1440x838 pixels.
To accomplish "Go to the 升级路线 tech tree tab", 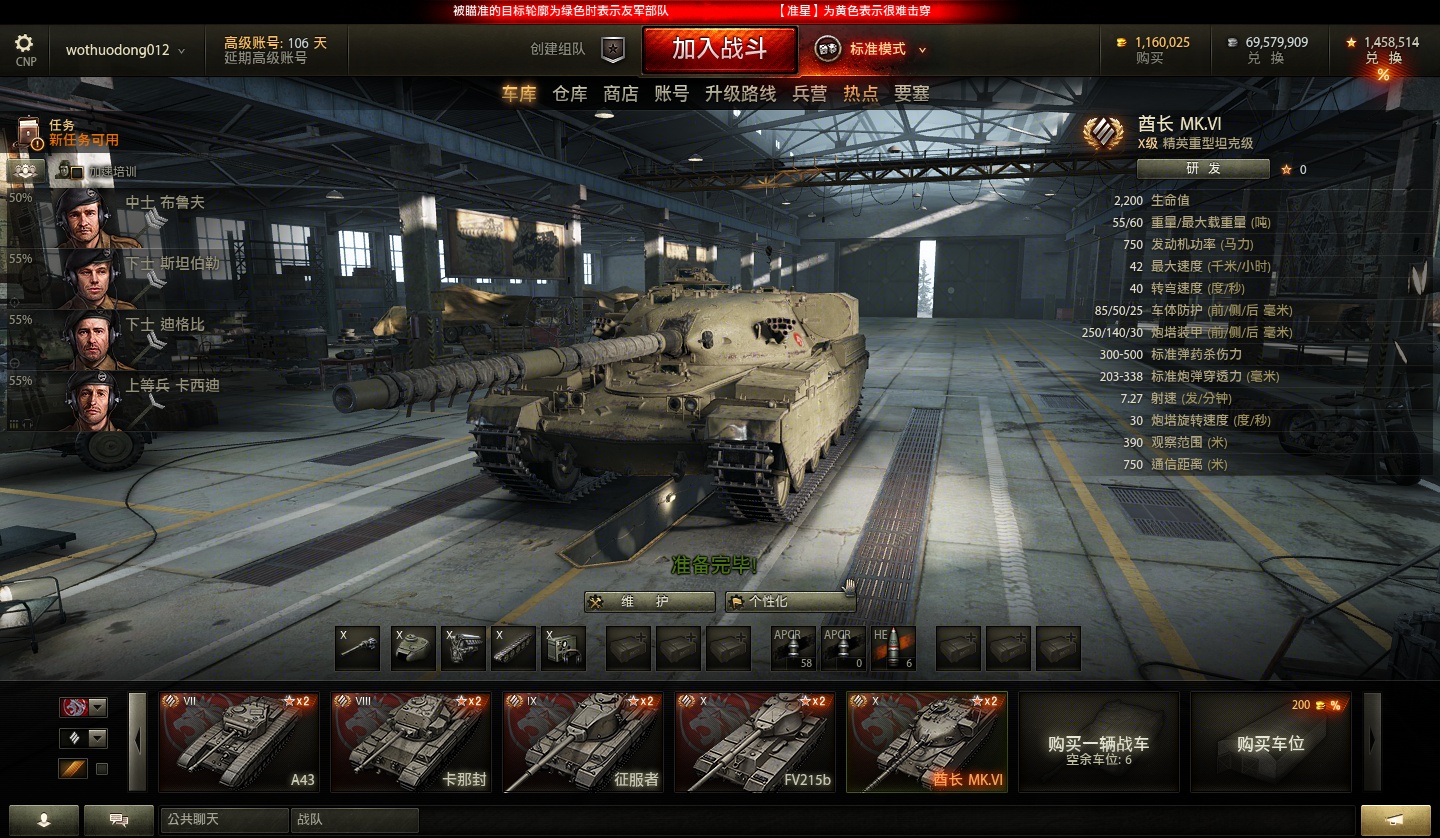I will (x=740, y=94).
